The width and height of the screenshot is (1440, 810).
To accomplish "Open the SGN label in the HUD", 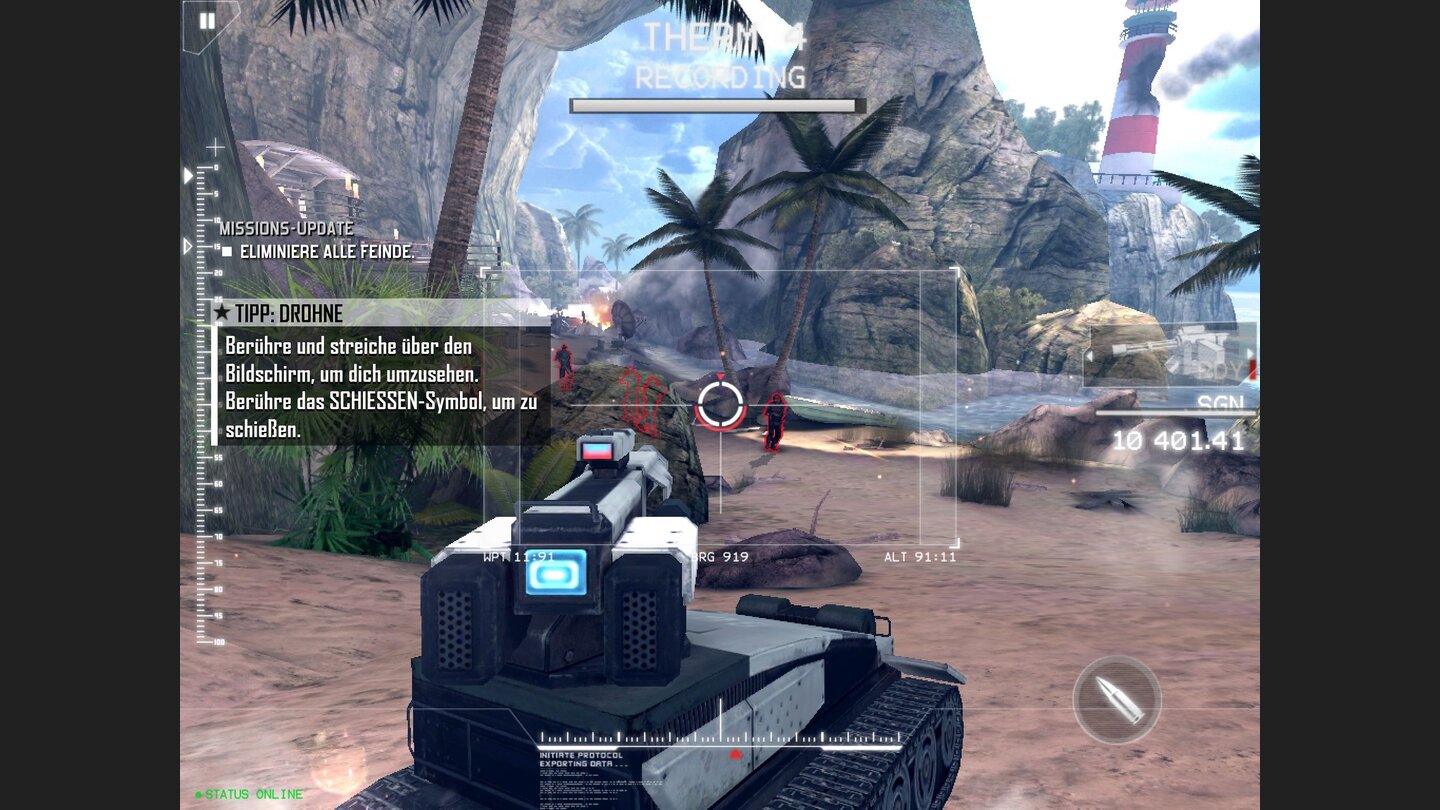I will (x=1222, y=400).
